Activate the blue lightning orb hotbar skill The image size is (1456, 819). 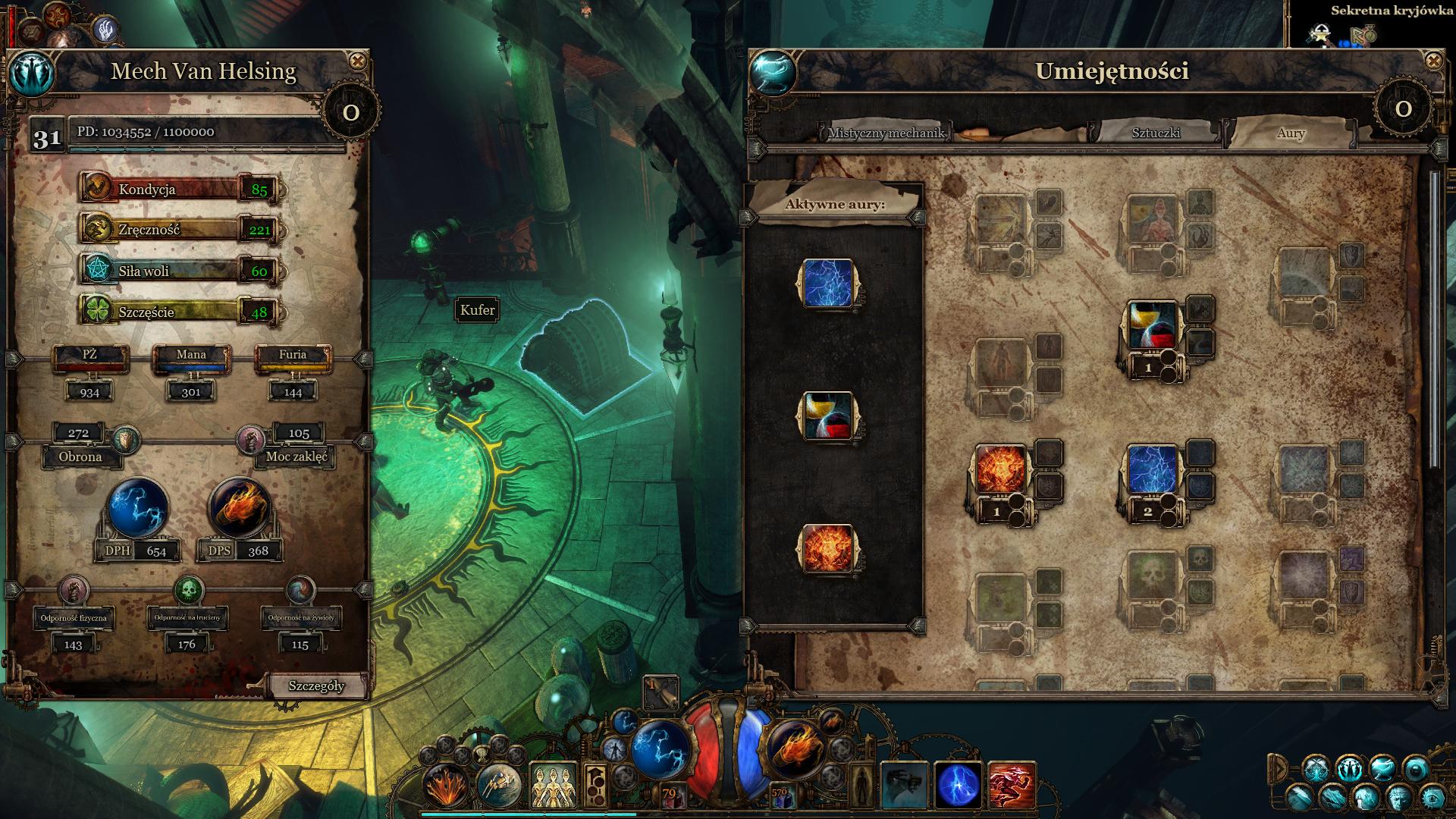(958, 786)
